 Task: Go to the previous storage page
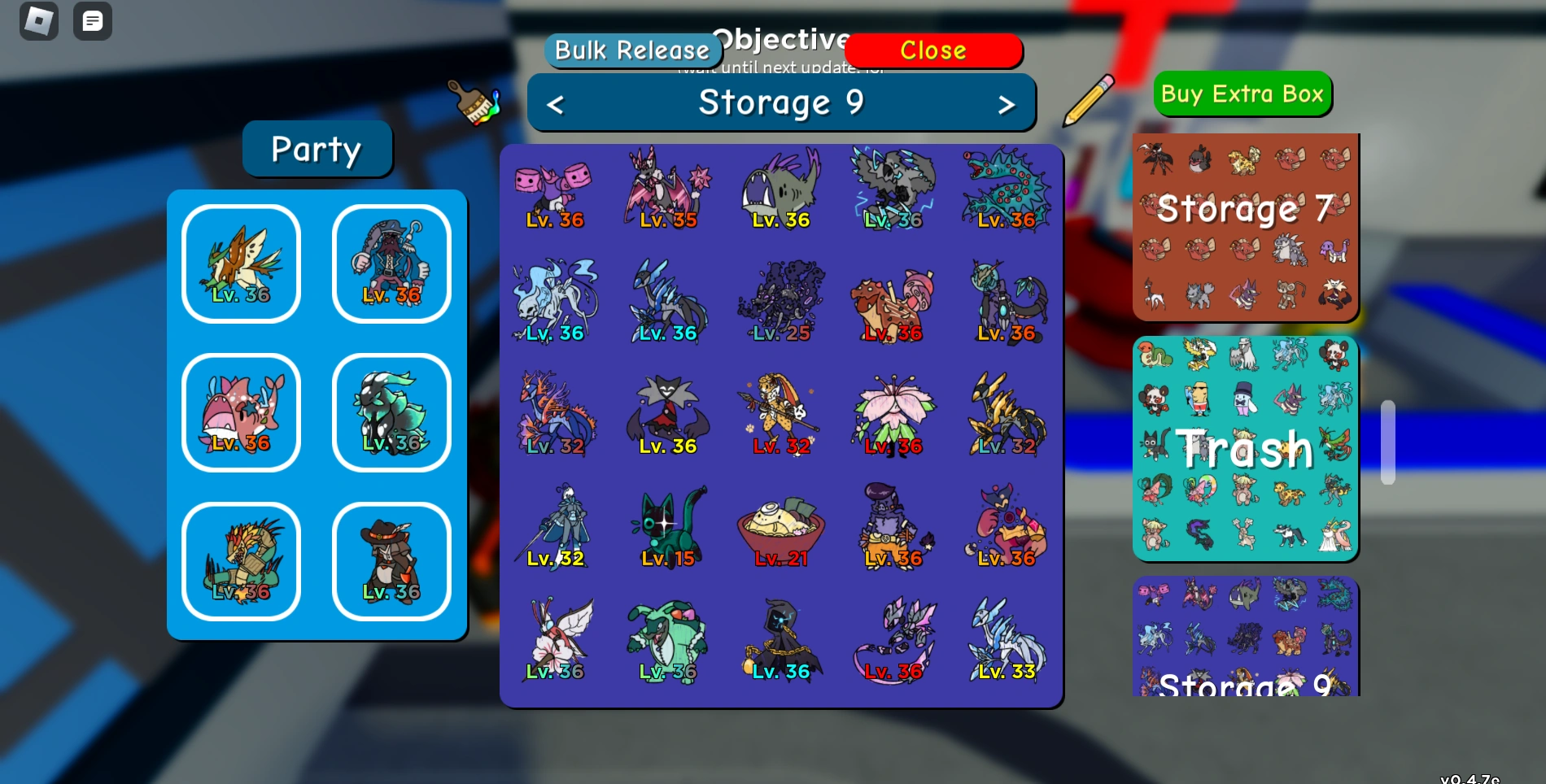pos(557,103)
